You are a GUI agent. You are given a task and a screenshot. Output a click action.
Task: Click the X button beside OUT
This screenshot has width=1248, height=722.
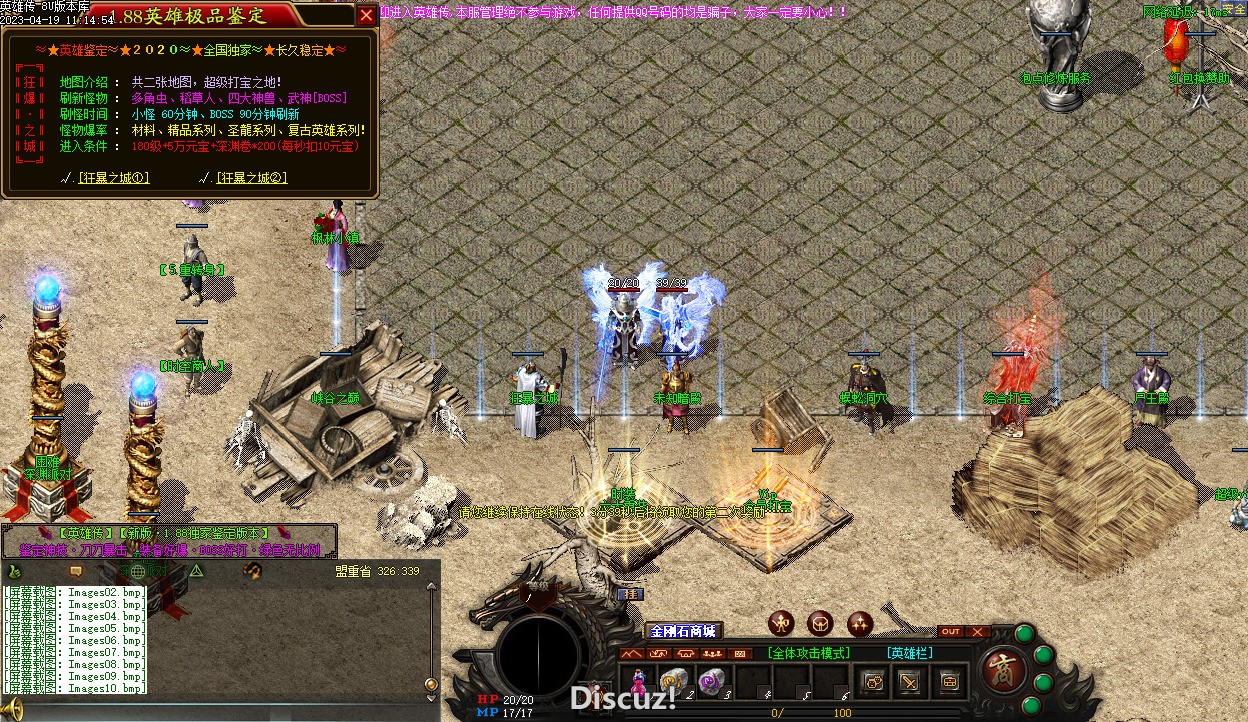[977, 632]
